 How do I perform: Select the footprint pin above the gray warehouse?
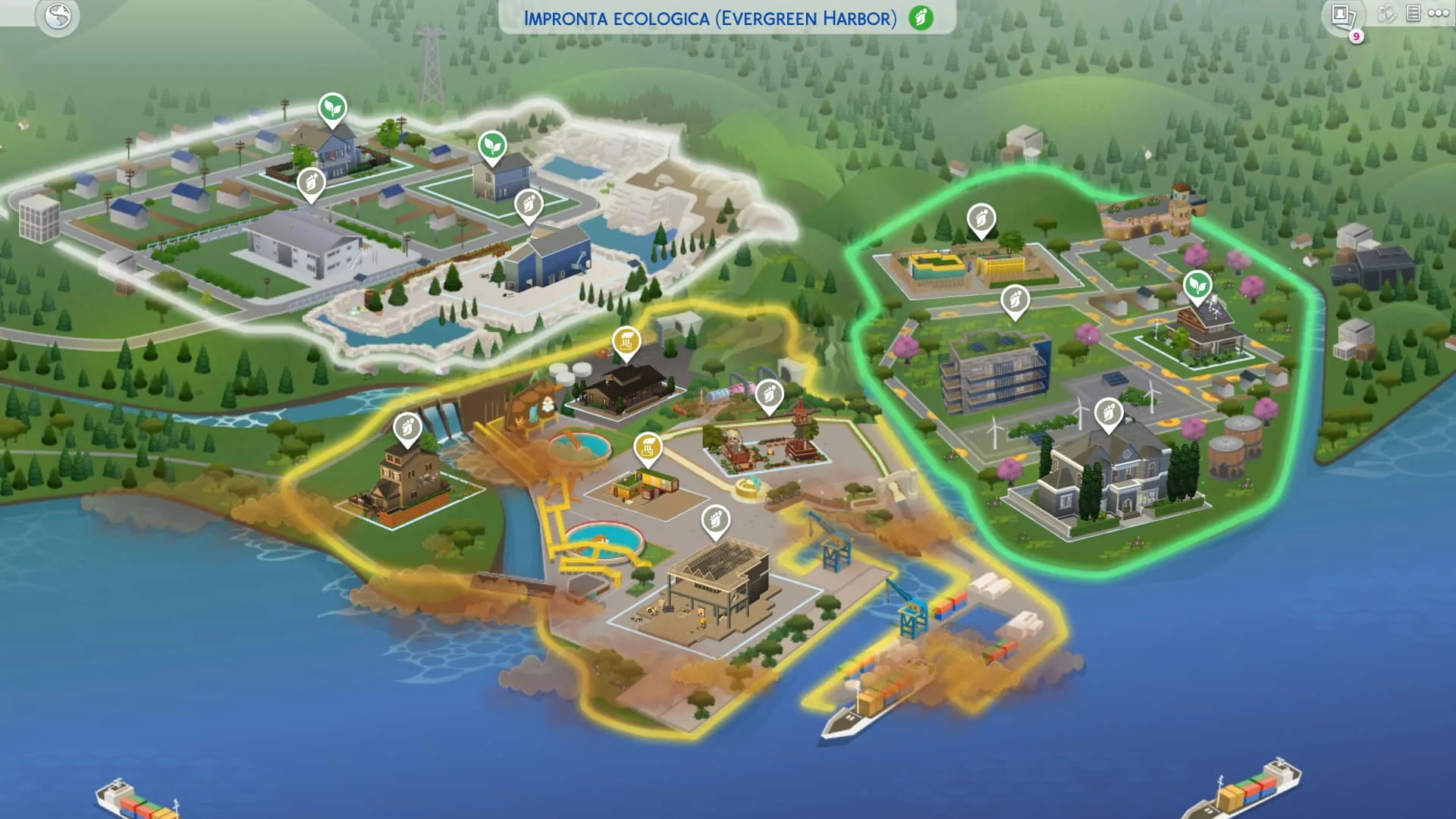[x=311, y=183]
